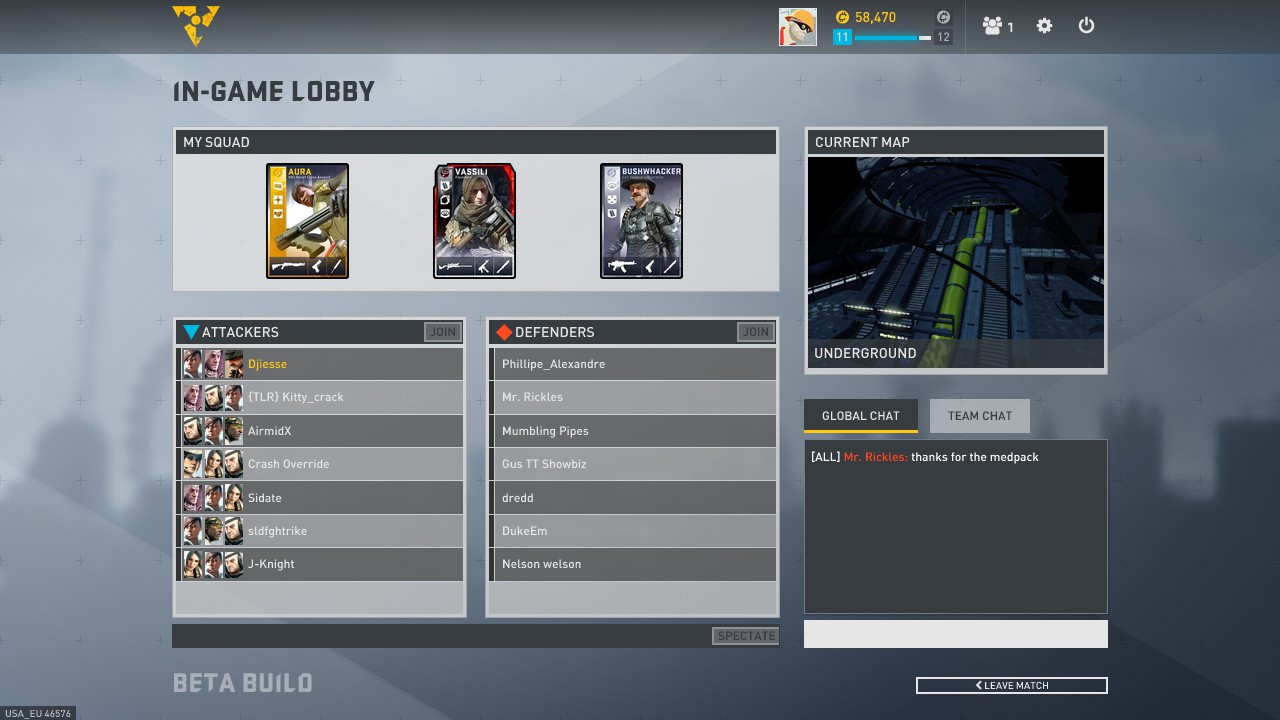
Task: Select player Crash Override in Attackers list
Action: tap(320, 464)
